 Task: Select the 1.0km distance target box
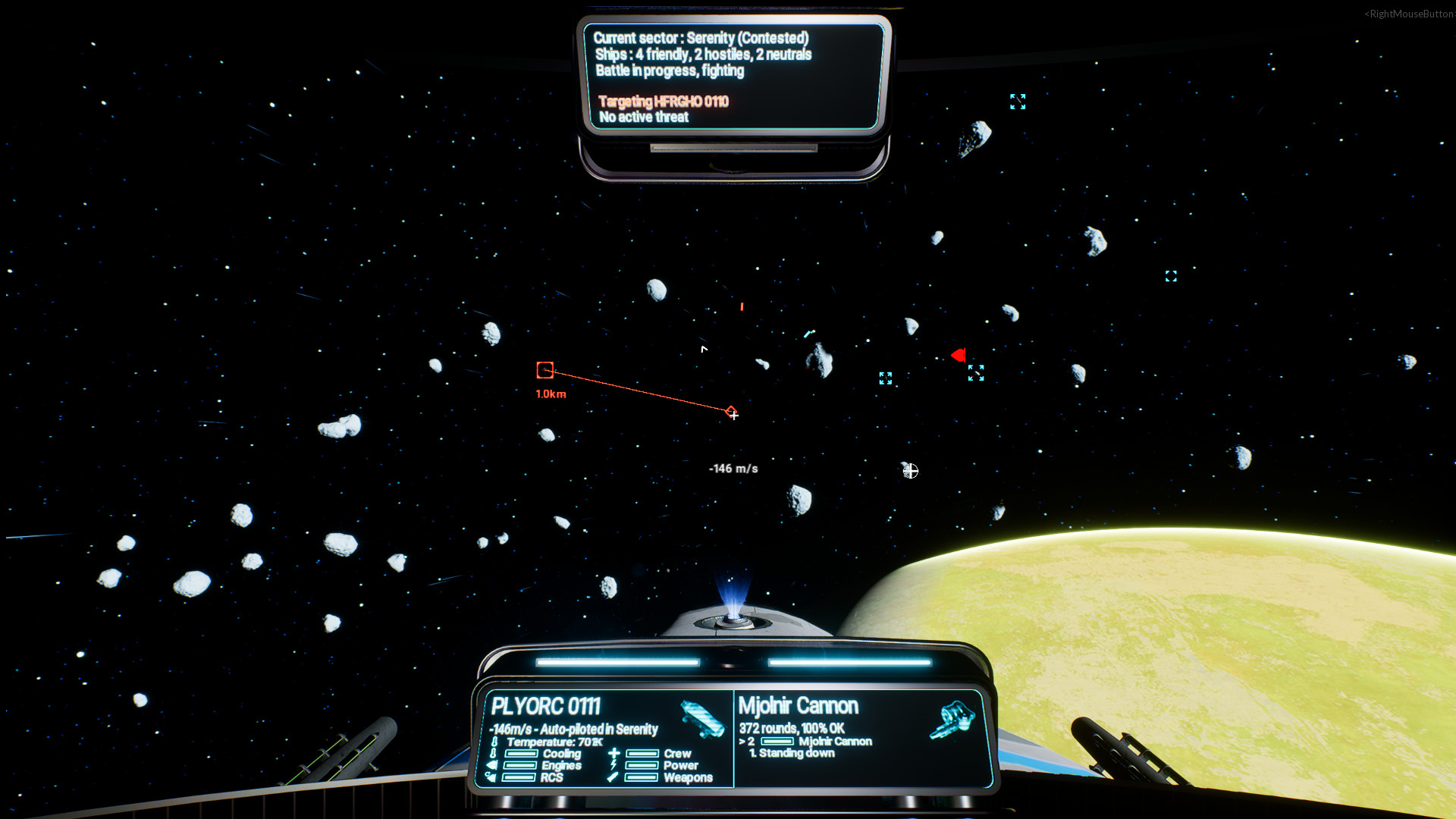pyautogui.click(x=544, y=369)
